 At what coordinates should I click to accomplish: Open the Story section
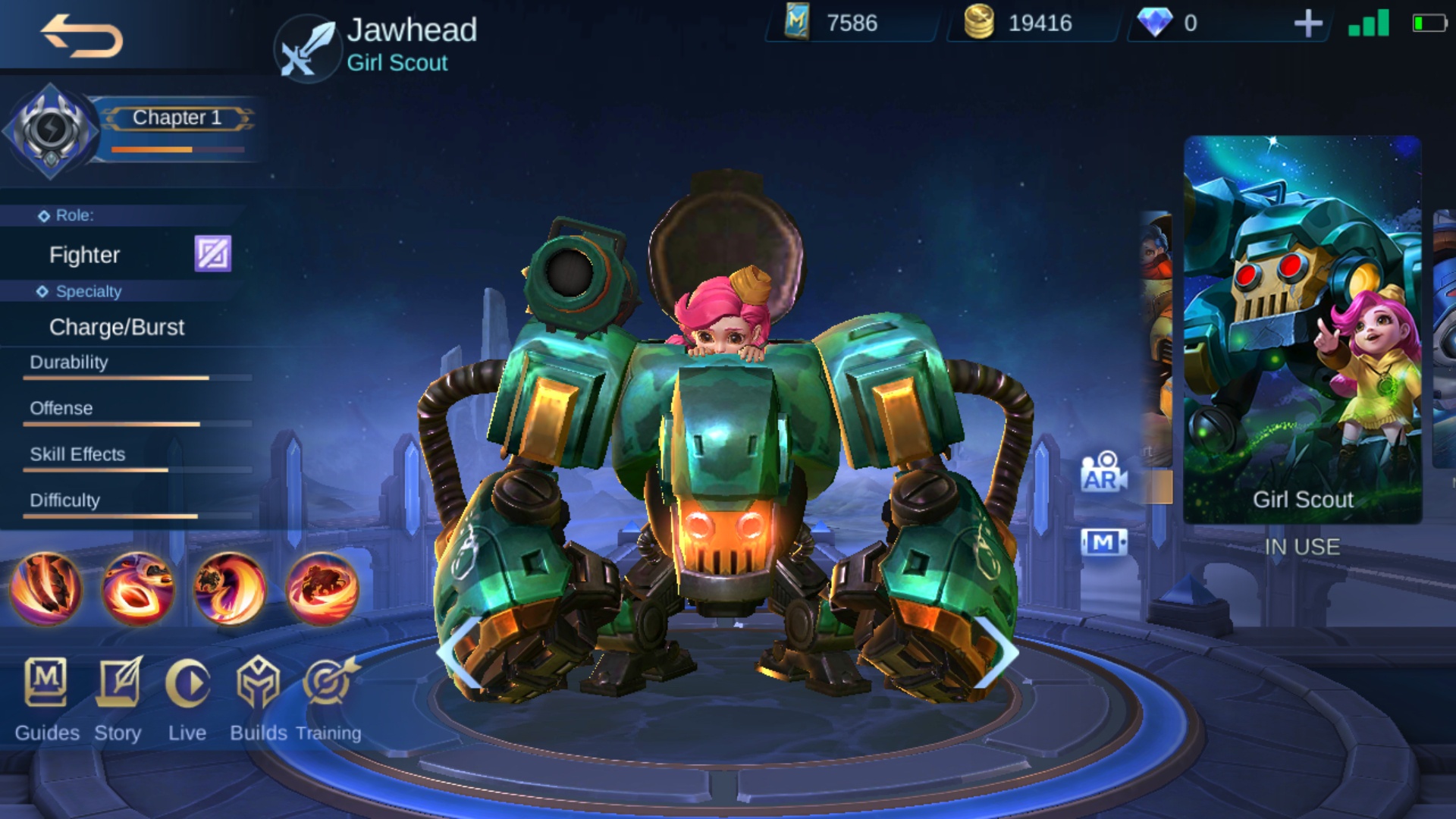(x=118, y=694)
